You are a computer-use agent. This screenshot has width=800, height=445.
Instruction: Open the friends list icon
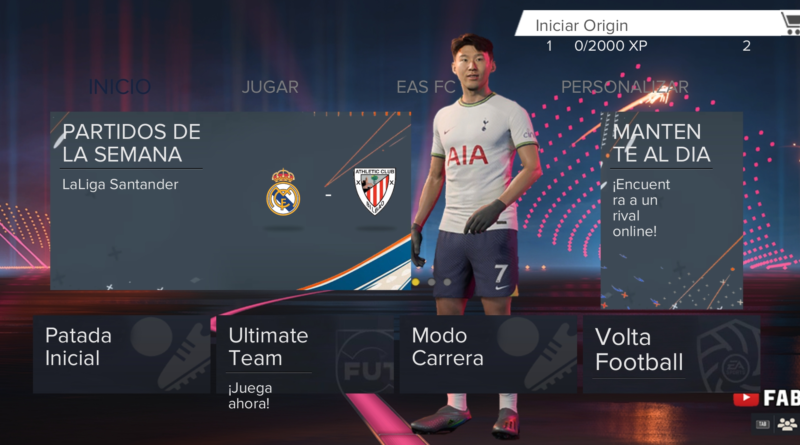point(787,424)
